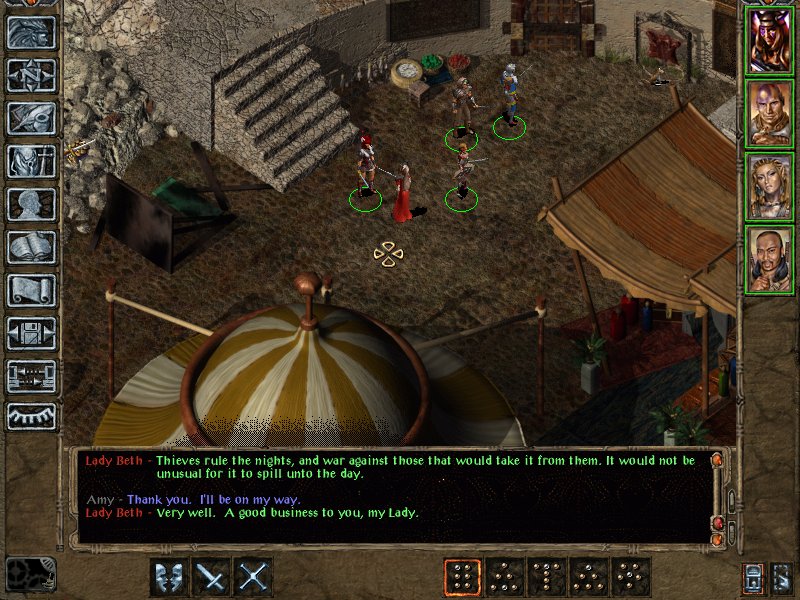This screenshot has height=600, width=800.
Task: Select the bald man's portrait
Action: coord(769,113)
